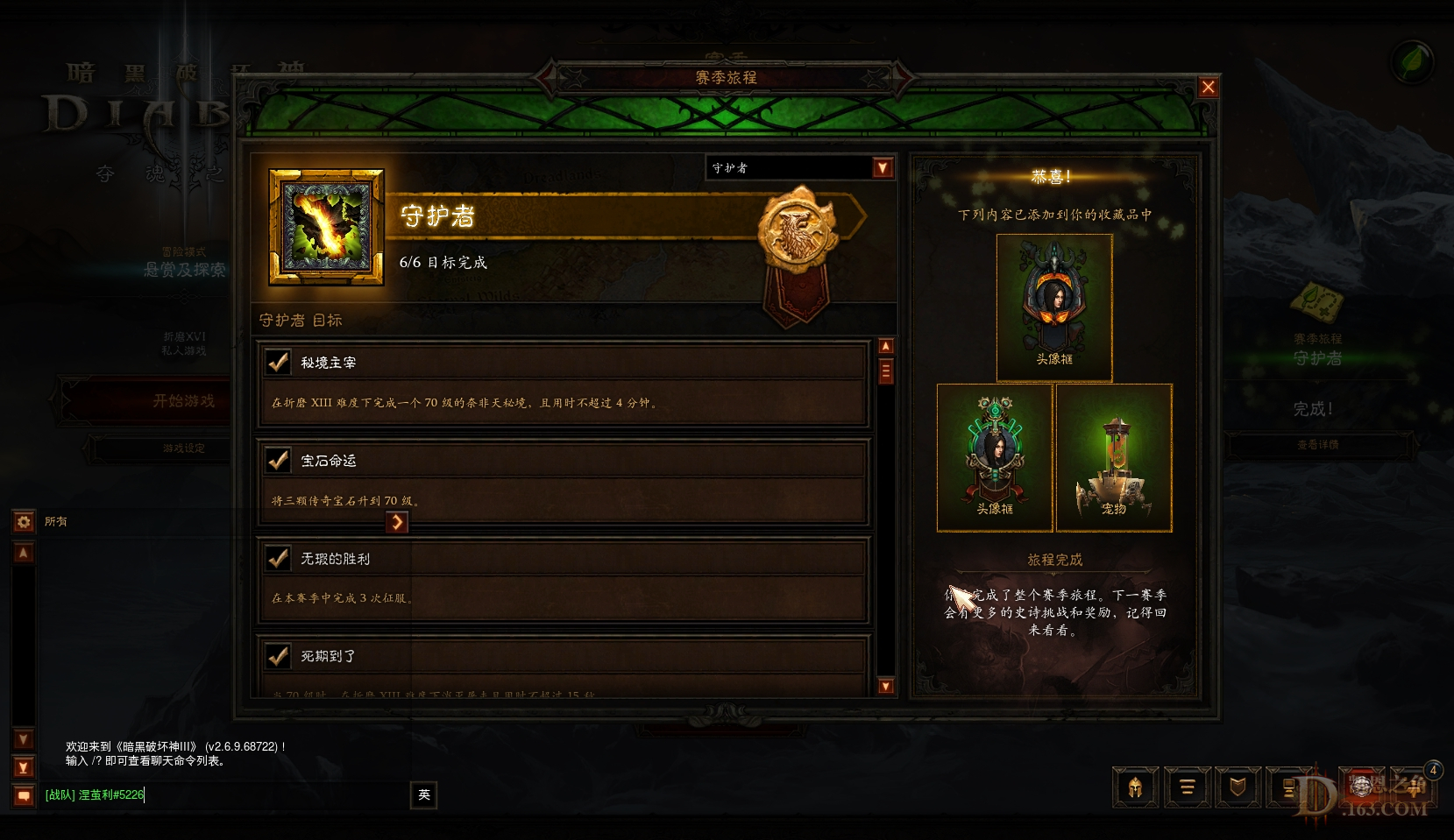Toggle the 无瑕的胜利 objective checkmark

tap(279, 557)
